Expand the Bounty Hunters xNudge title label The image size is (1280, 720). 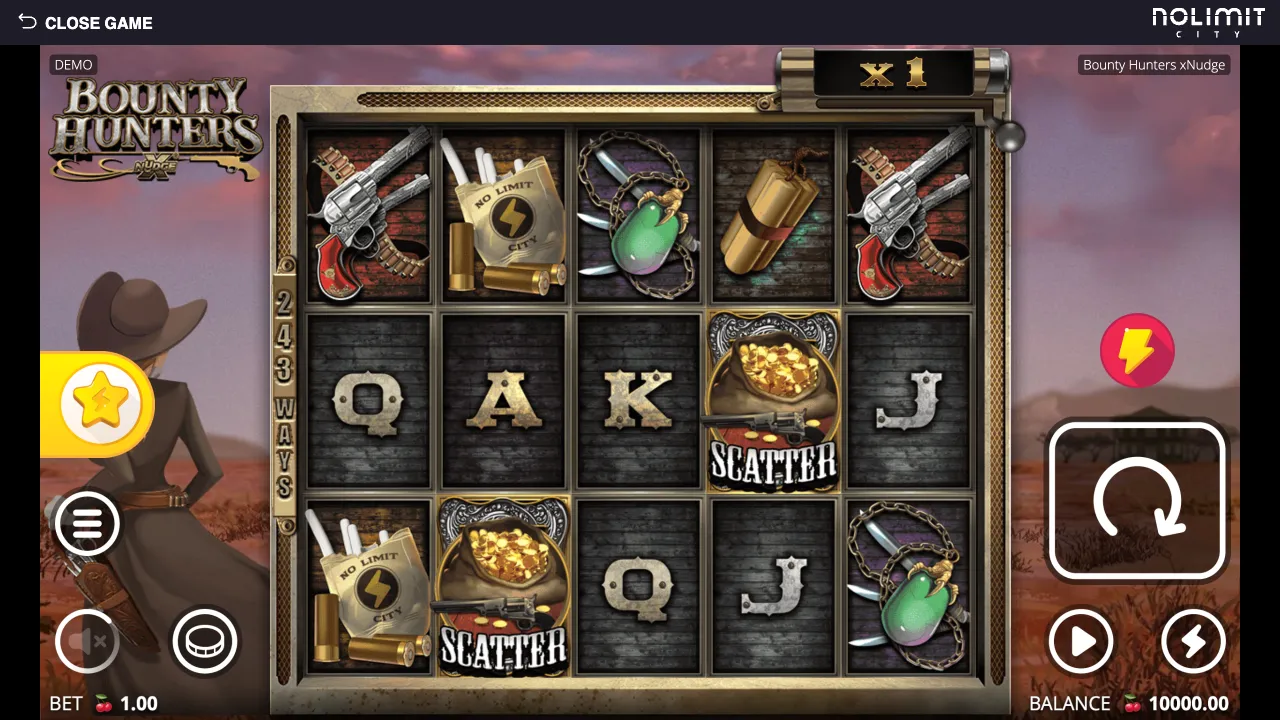pyautogui.click(x=1153, y=64)
